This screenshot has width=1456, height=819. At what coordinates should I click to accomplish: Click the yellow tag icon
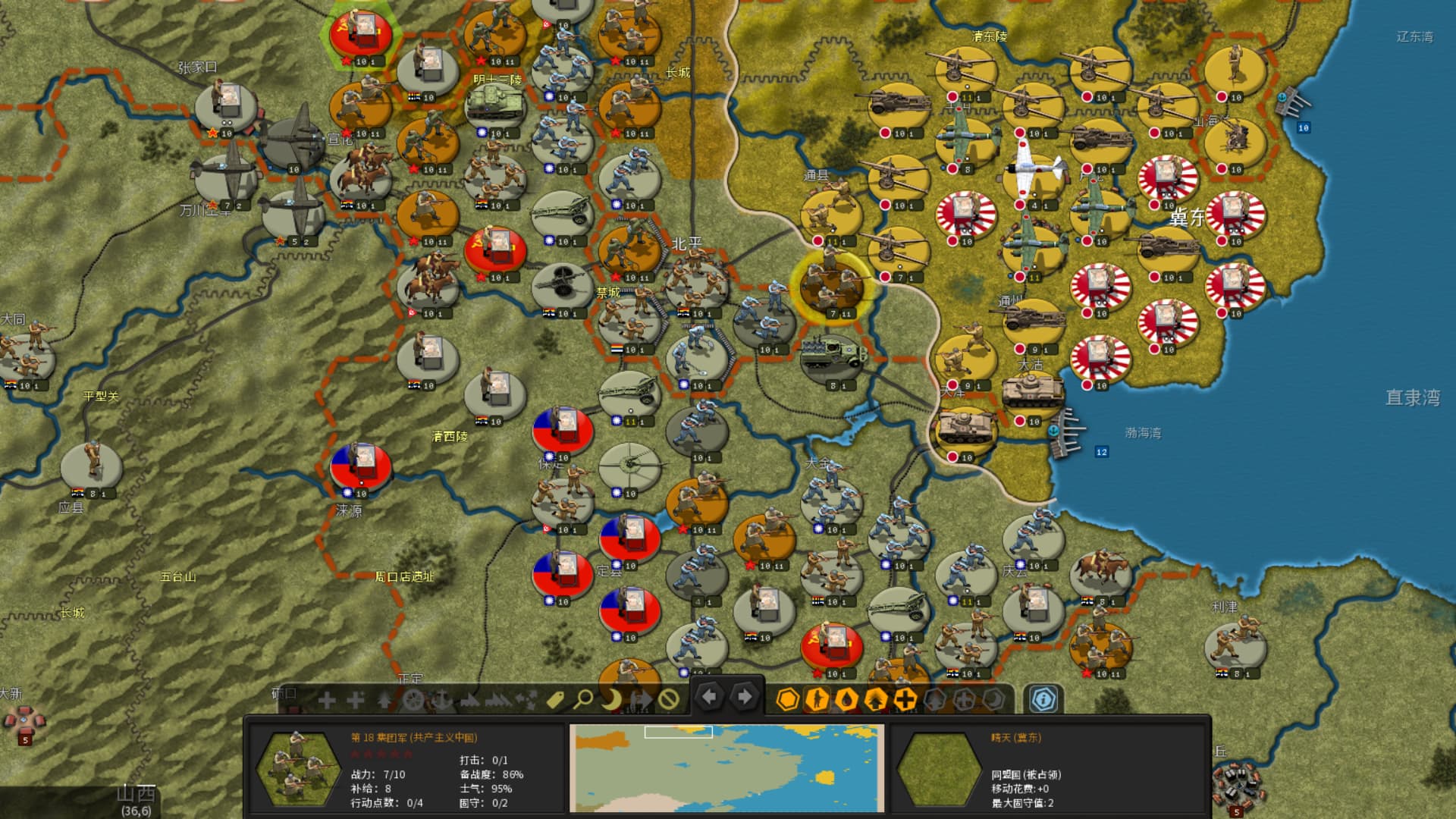555,699
